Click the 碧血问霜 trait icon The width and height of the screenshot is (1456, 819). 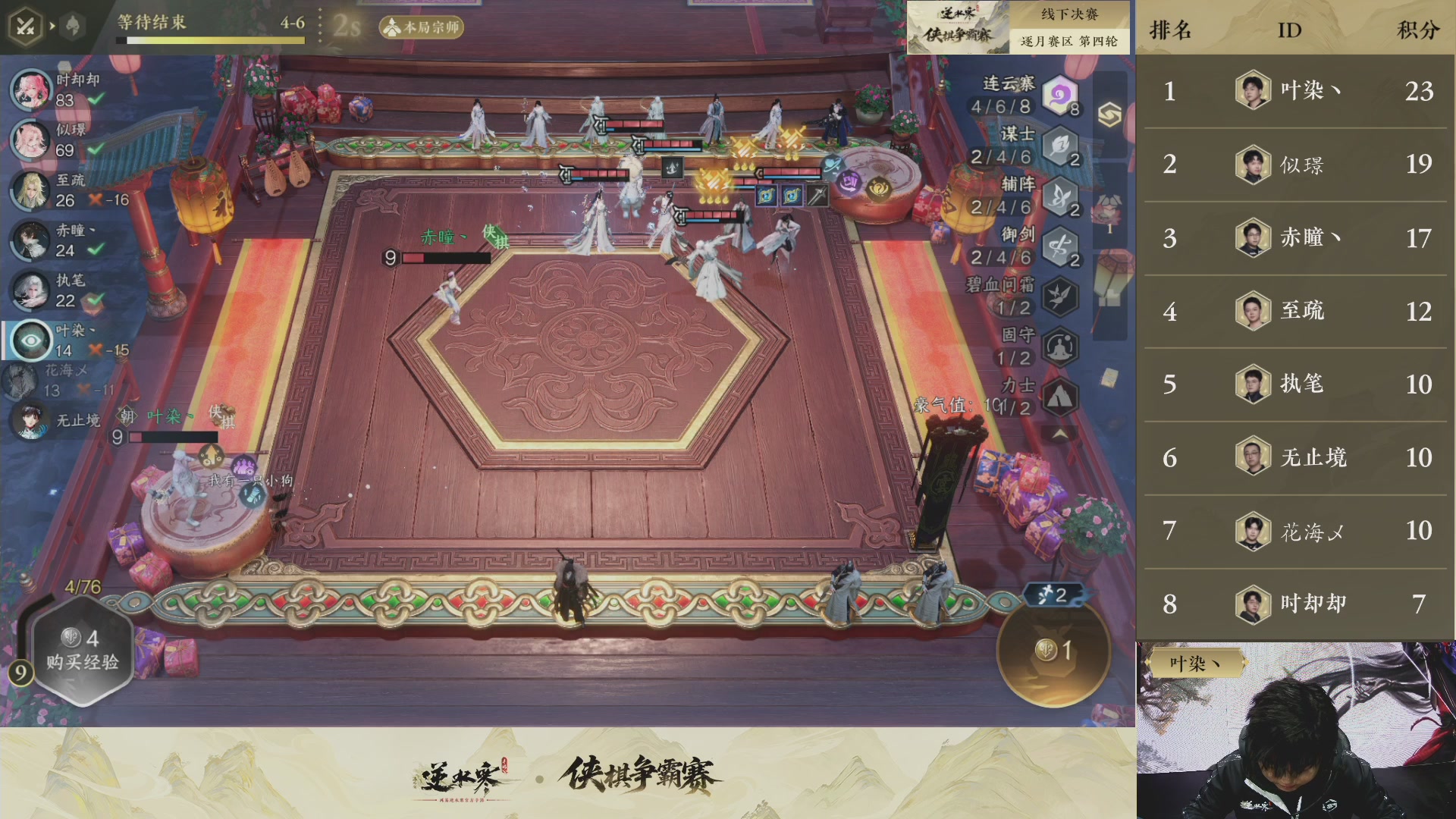point(1059,294)
